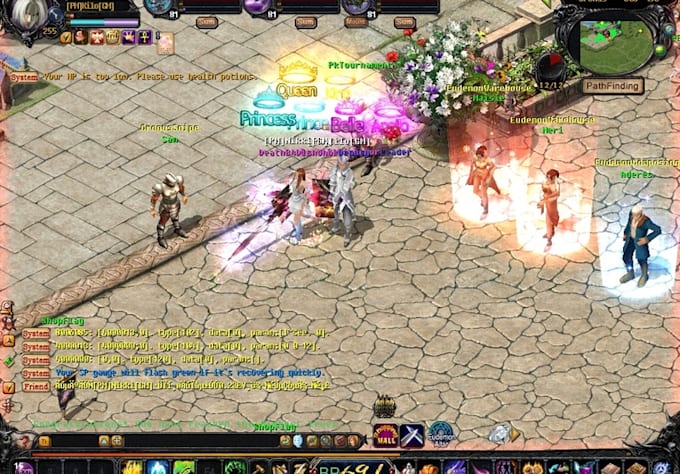The image size is (680, 474).
Task: Select the crossed swords icon beside Mall
Action: (x=412, y=436)
